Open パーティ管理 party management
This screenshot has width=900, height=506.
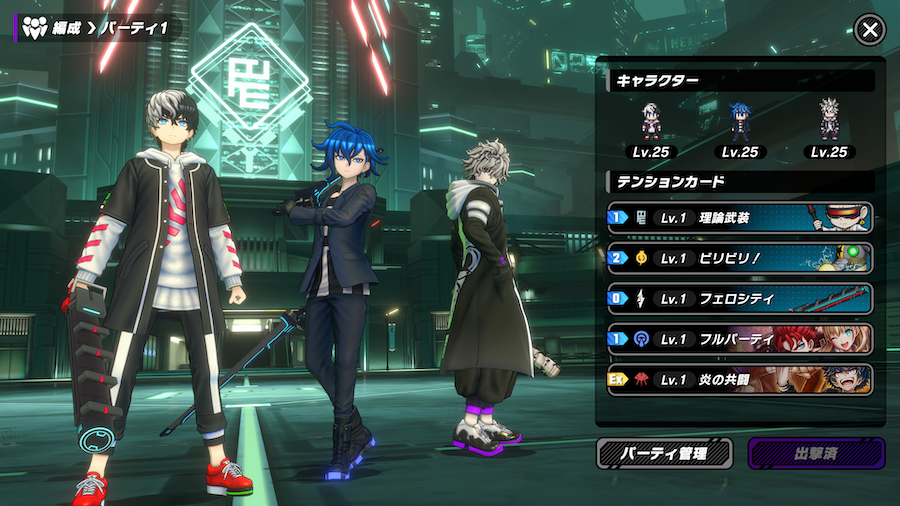tap(665, 453)
